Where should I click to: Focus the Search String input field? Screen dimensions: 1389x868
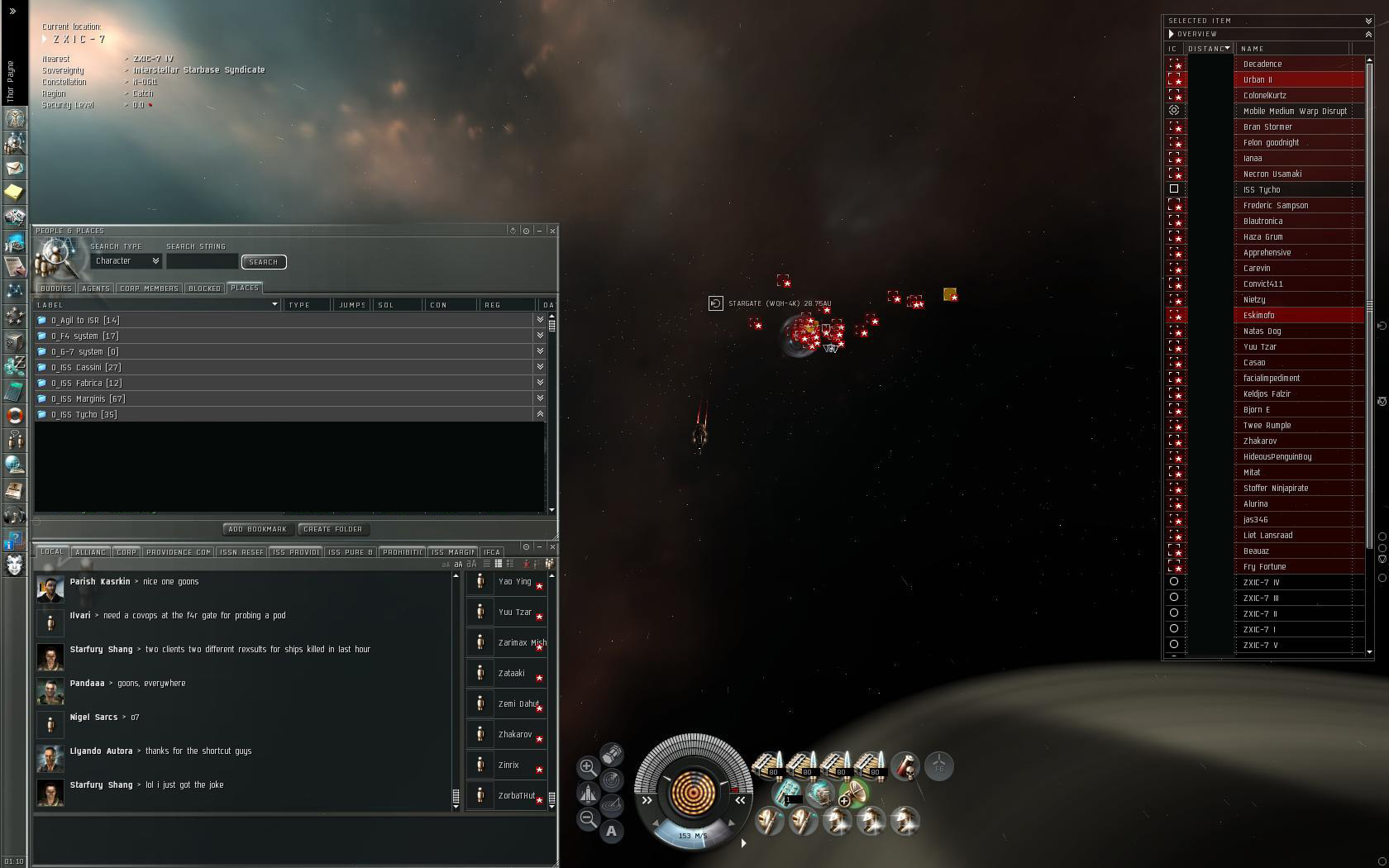click(x=202, y=261)
